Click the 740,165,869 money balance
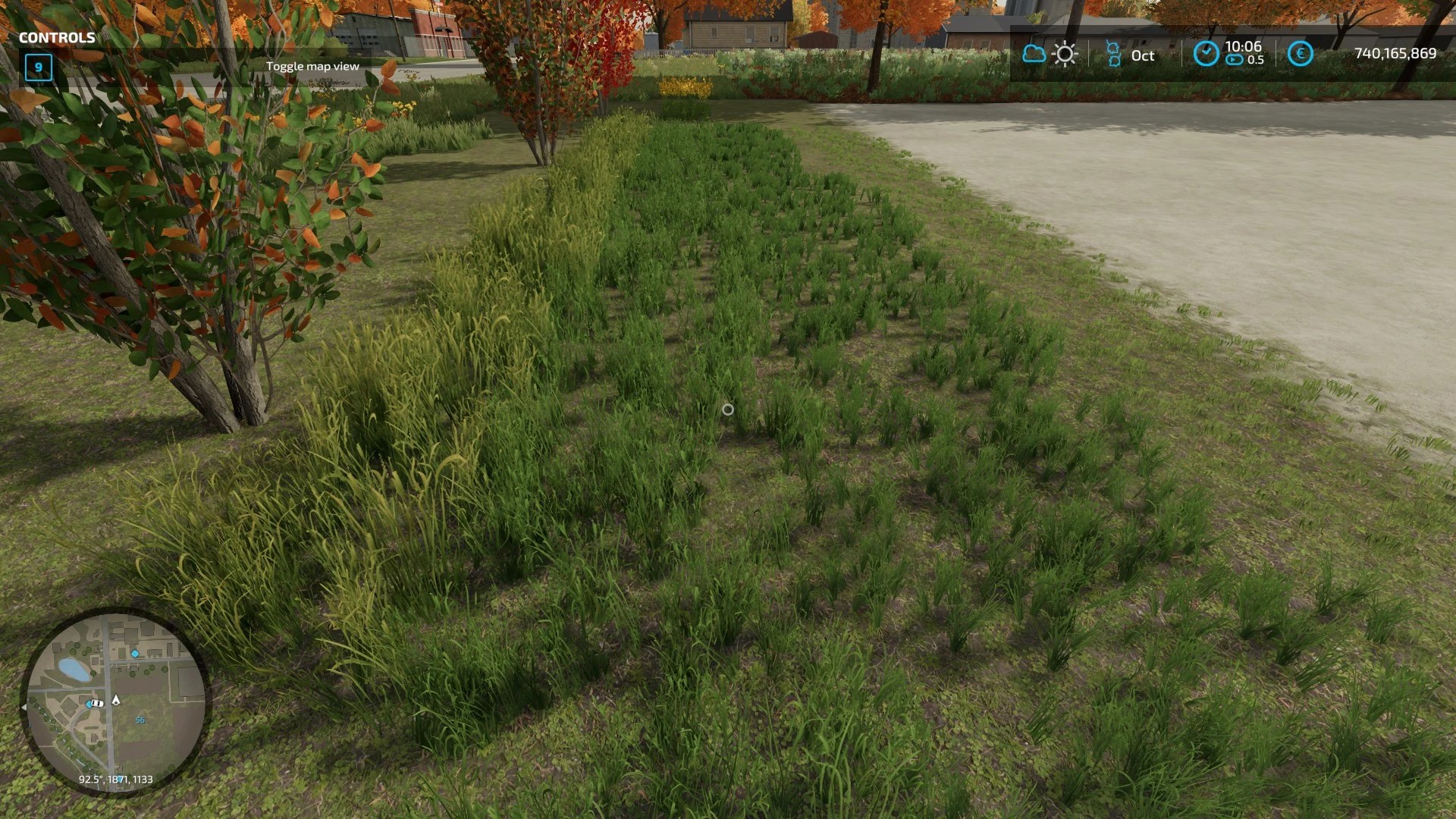Screen dimensions: 1456x819 [1394, 53]
